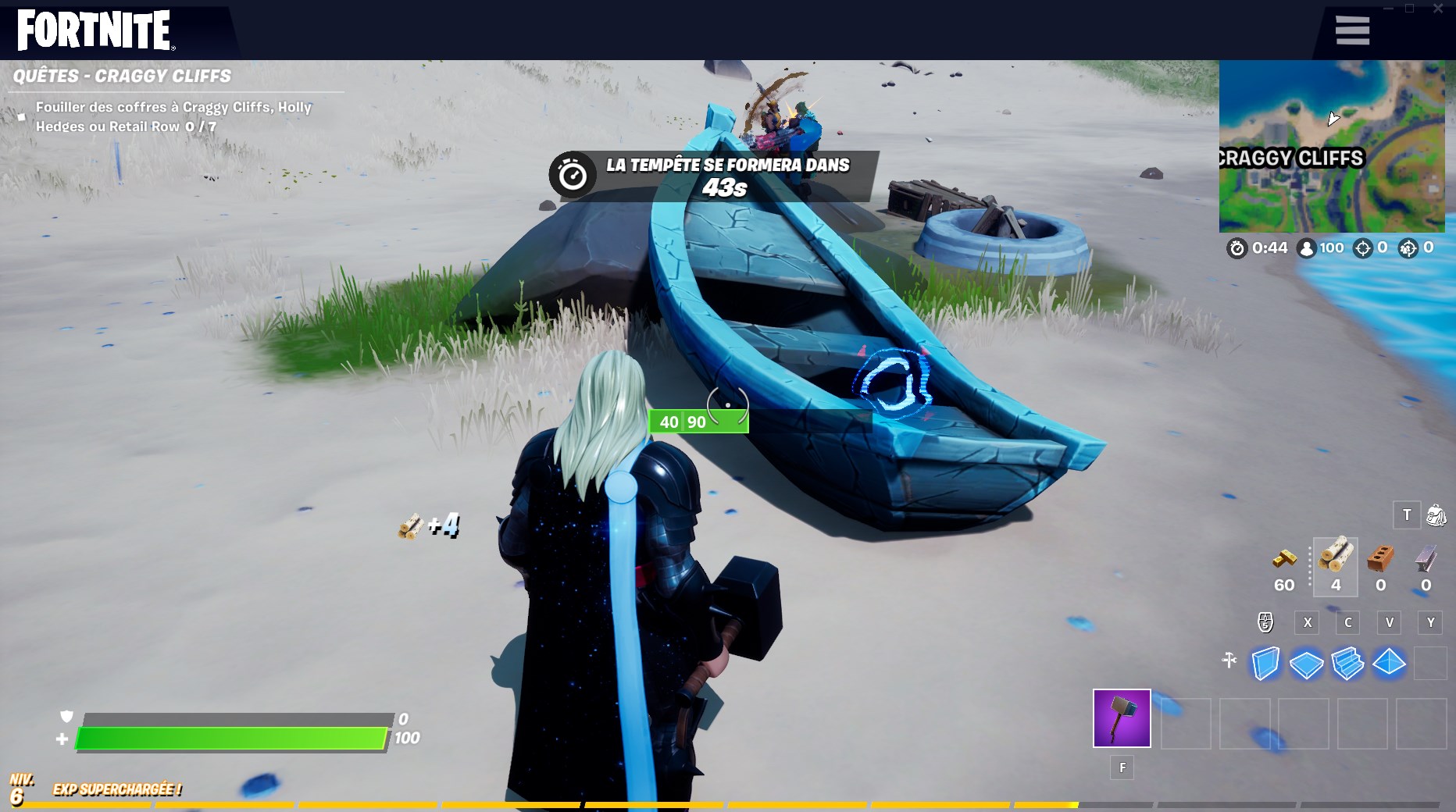Expand the emote slot bound to T
This screenshot has height=812, width=1456.
[x=1406, y=515]
